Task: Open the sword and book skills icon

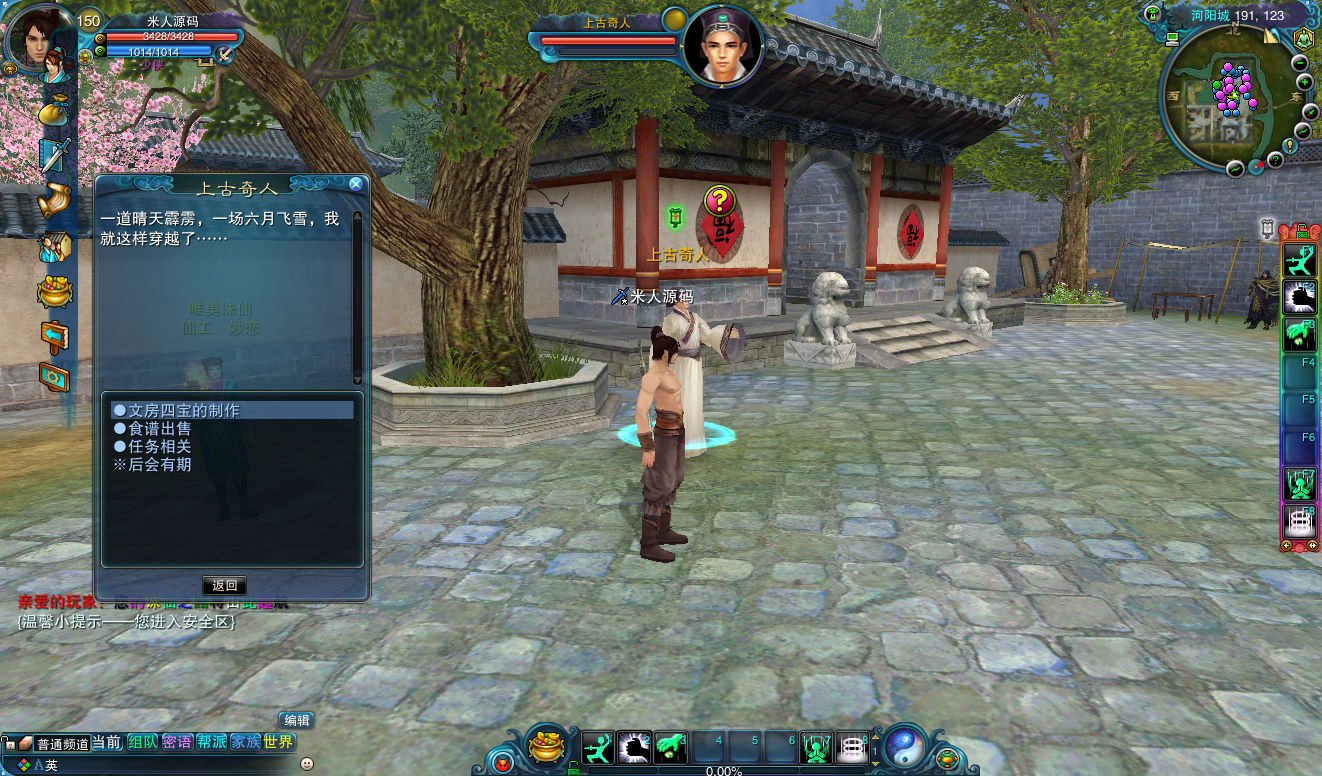Action: [x=54, y=155]
